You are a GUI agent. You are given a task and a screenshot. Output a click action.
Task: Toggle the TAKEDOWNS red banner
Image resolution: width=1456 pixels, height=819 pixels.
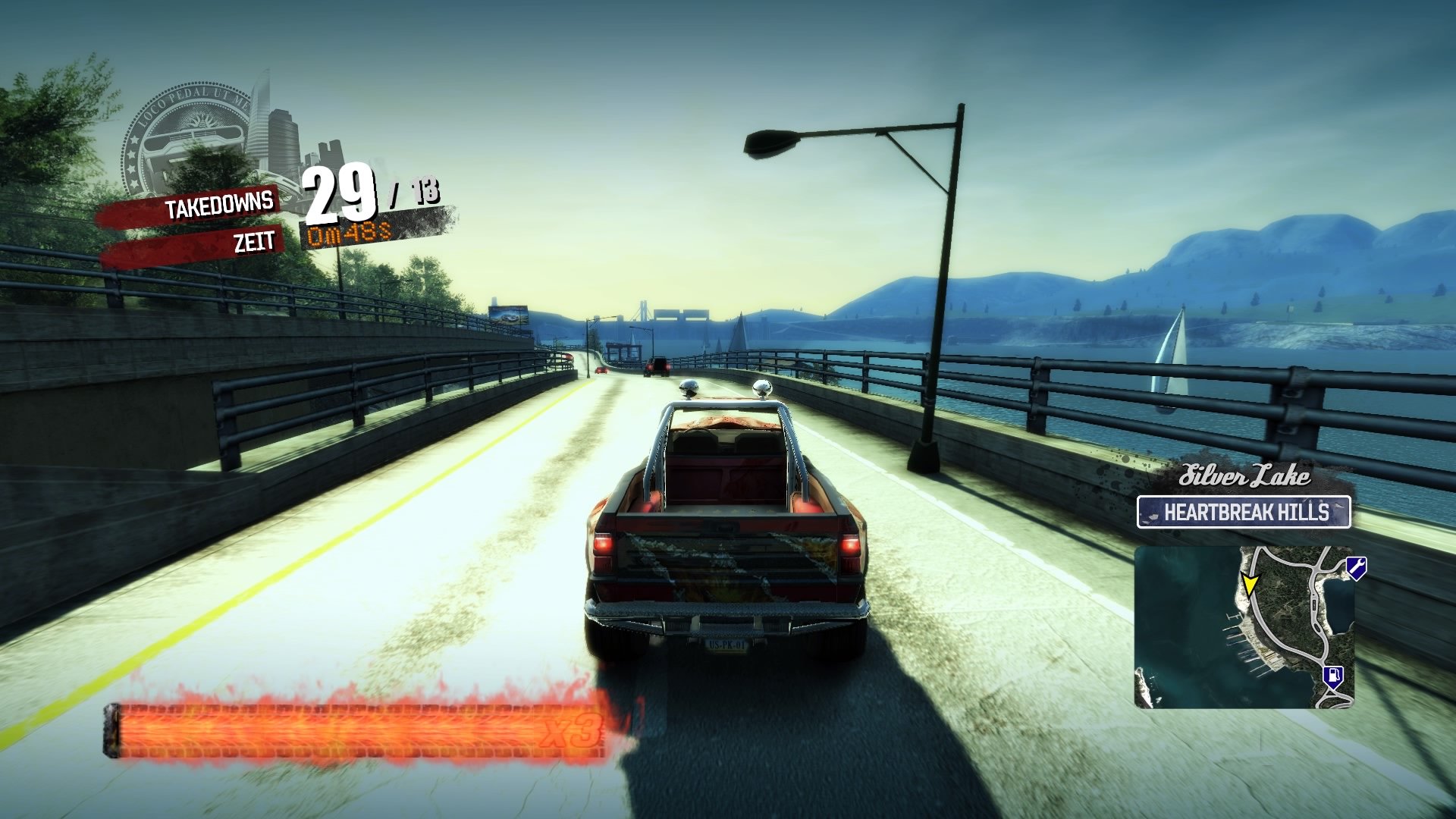click(220, 205)
